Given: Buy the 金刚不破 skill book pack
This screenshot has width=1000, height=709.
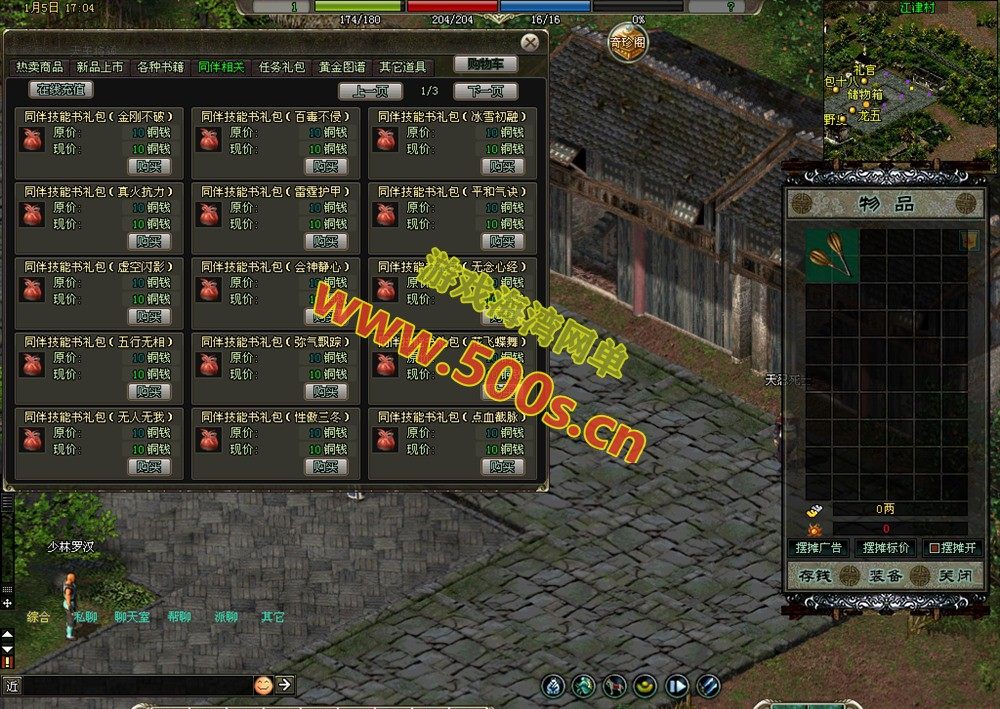Looking at the screenshot, I should [x=149, y=166].
